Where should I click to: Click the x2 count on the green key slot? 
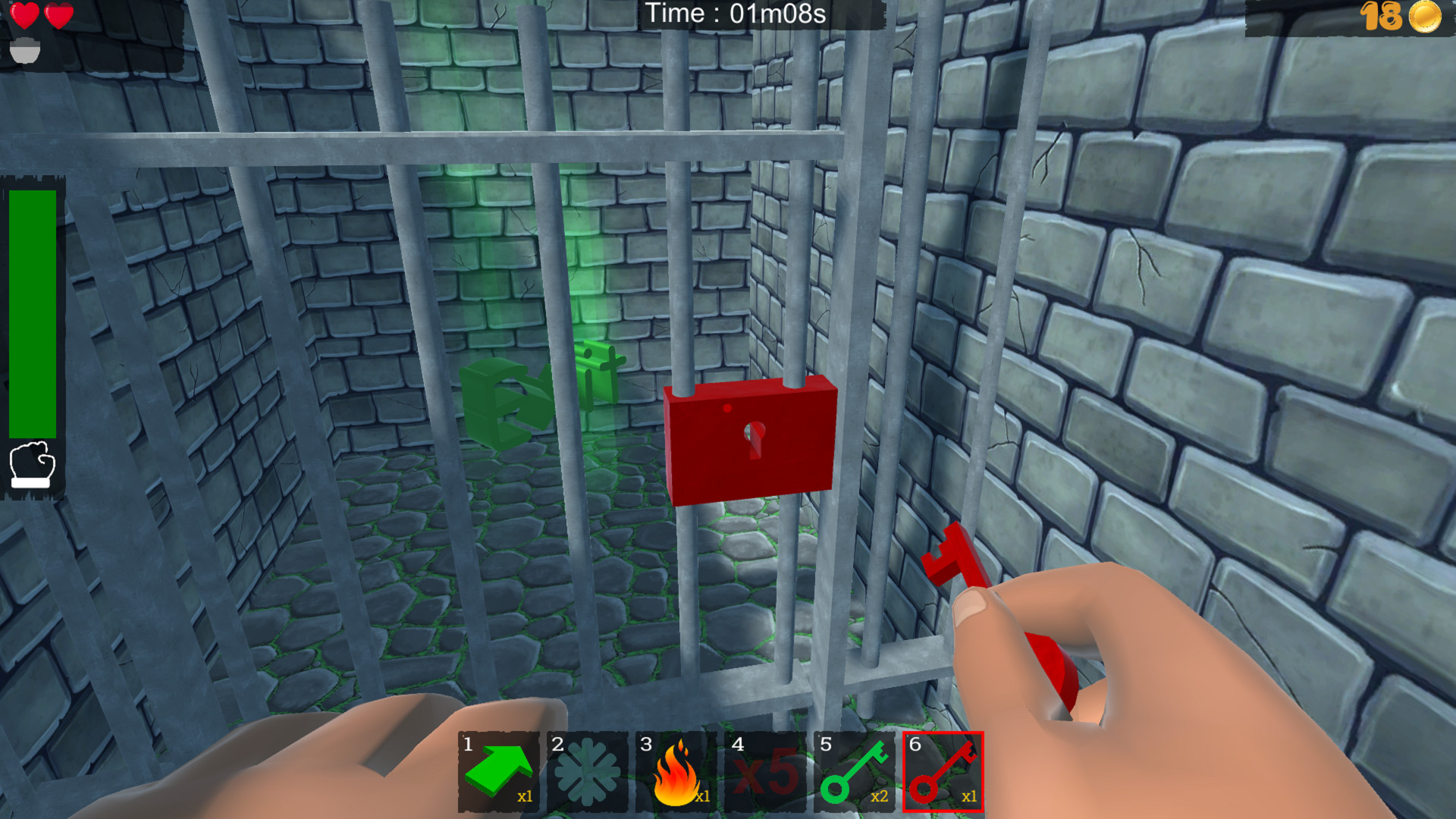tap(880, 797)
